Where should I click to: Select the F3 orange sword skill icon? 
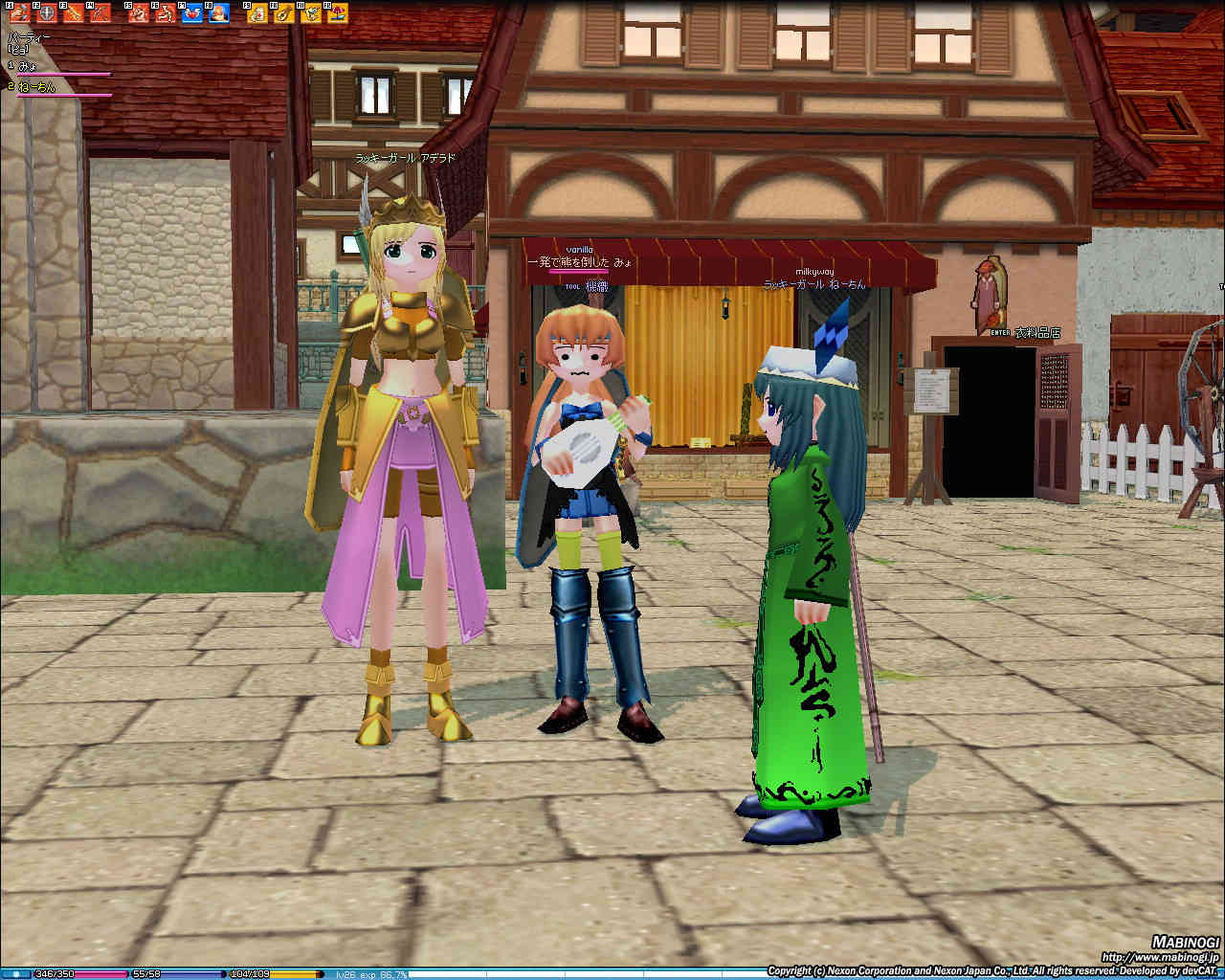tap(73, 13)
